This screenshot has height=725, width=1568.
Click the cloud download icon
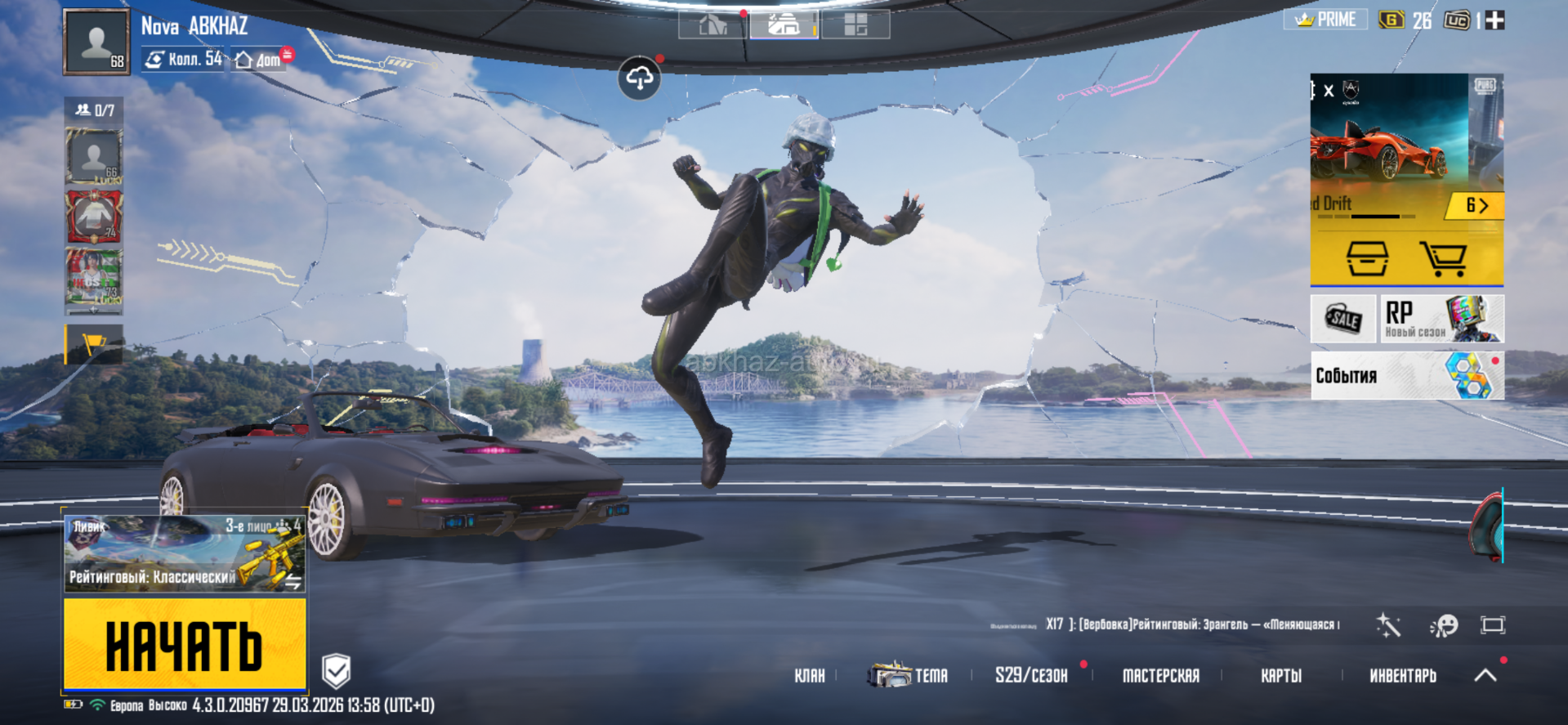click(x=639, y=78)
